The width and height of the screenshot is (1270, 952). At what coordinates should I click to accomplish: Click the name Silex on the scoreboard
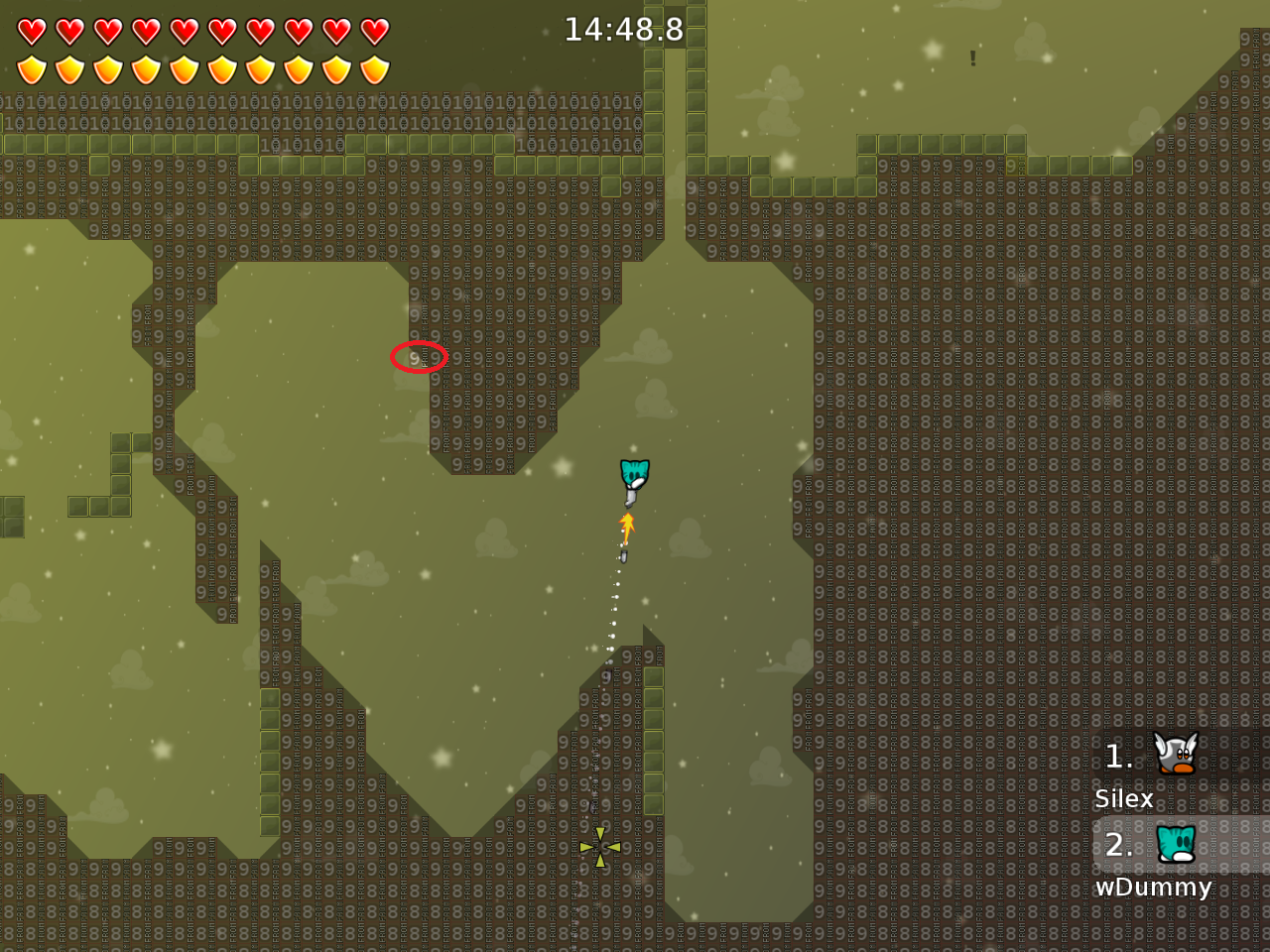click(x=1124, y=799)
